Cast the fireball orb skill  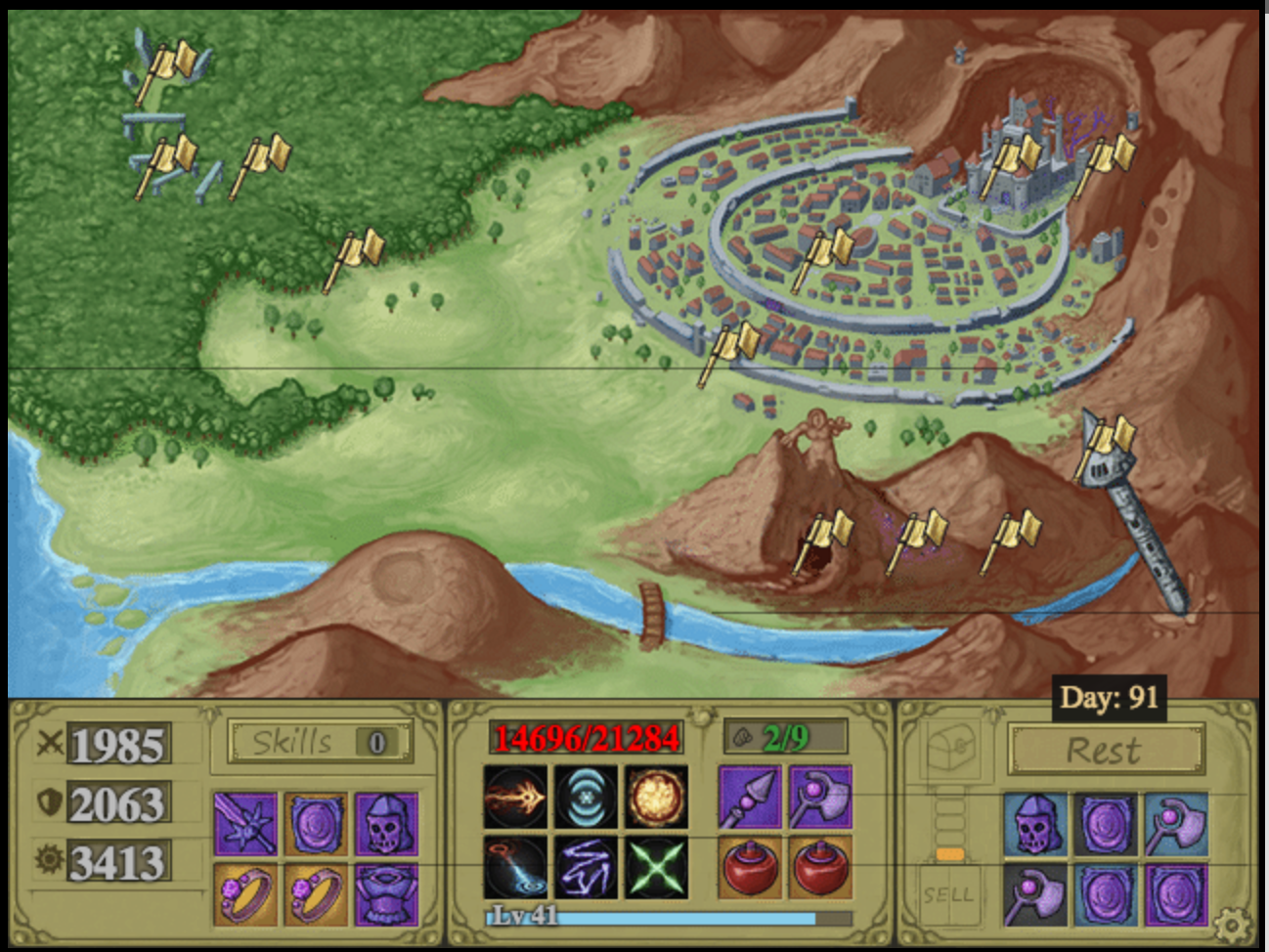[656, 798]
